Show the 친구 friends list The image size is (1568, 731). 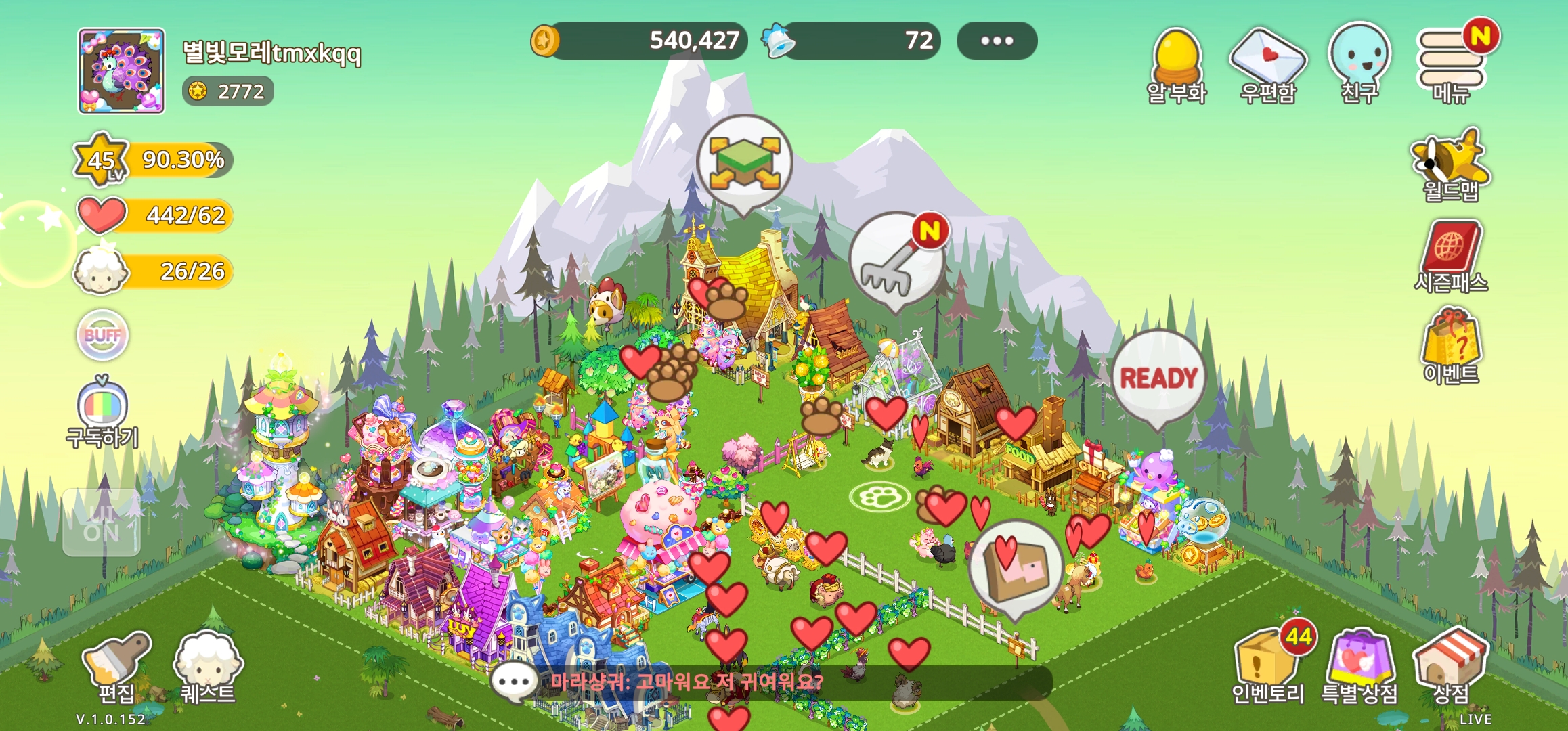point(1359,63)
